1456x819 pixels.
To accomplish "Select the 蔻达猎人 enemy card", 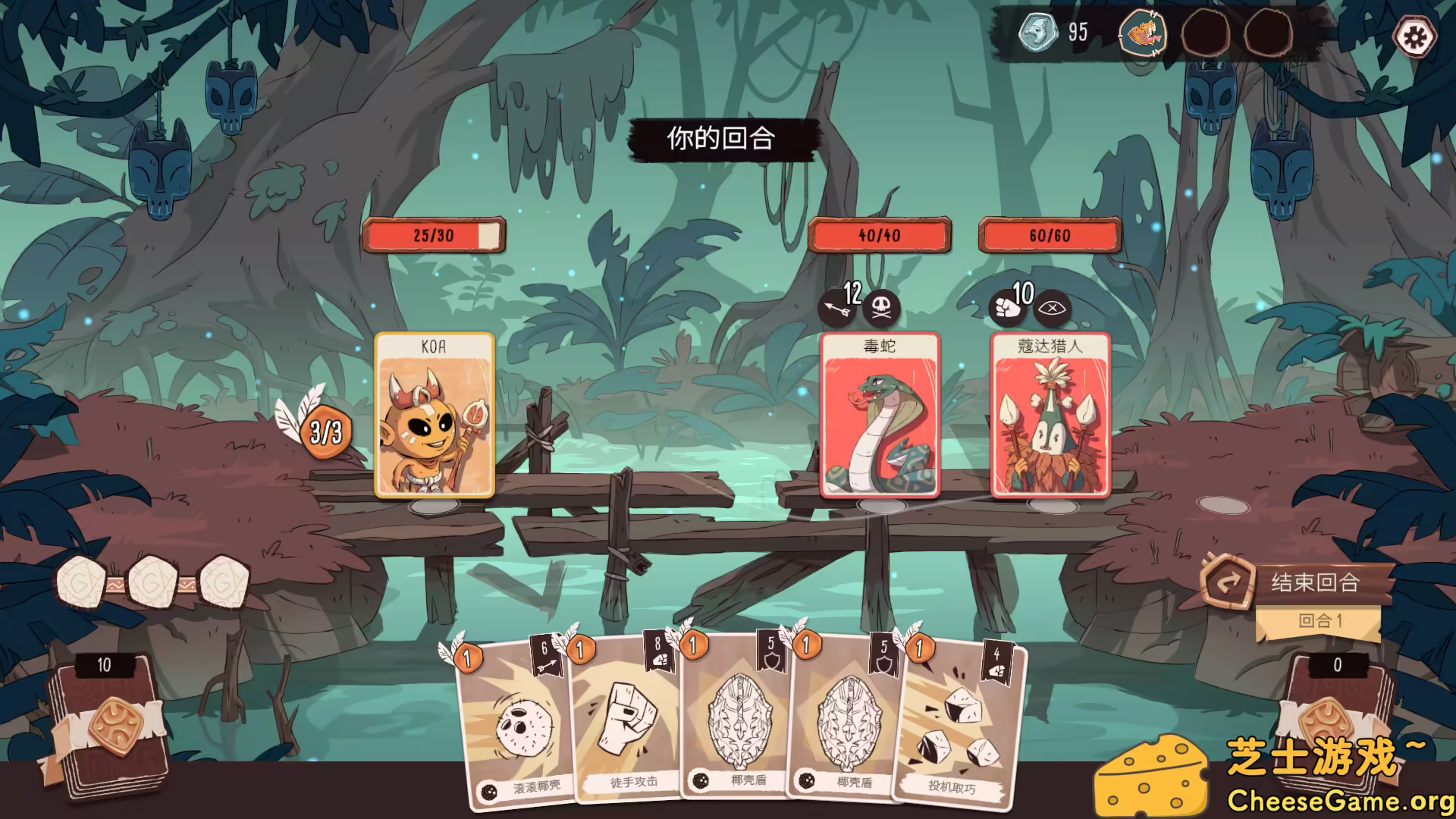I will click(1050, 416).
